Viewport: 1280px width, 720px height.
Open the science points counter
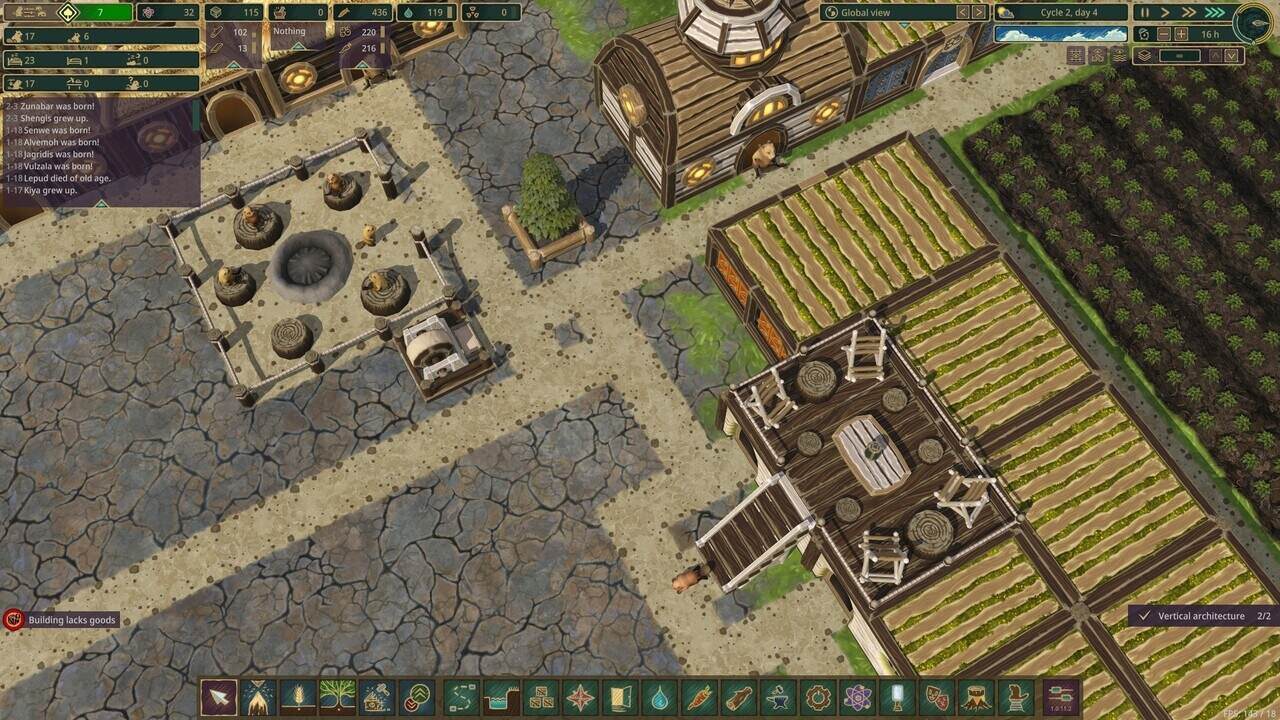[x=168, y=13]
